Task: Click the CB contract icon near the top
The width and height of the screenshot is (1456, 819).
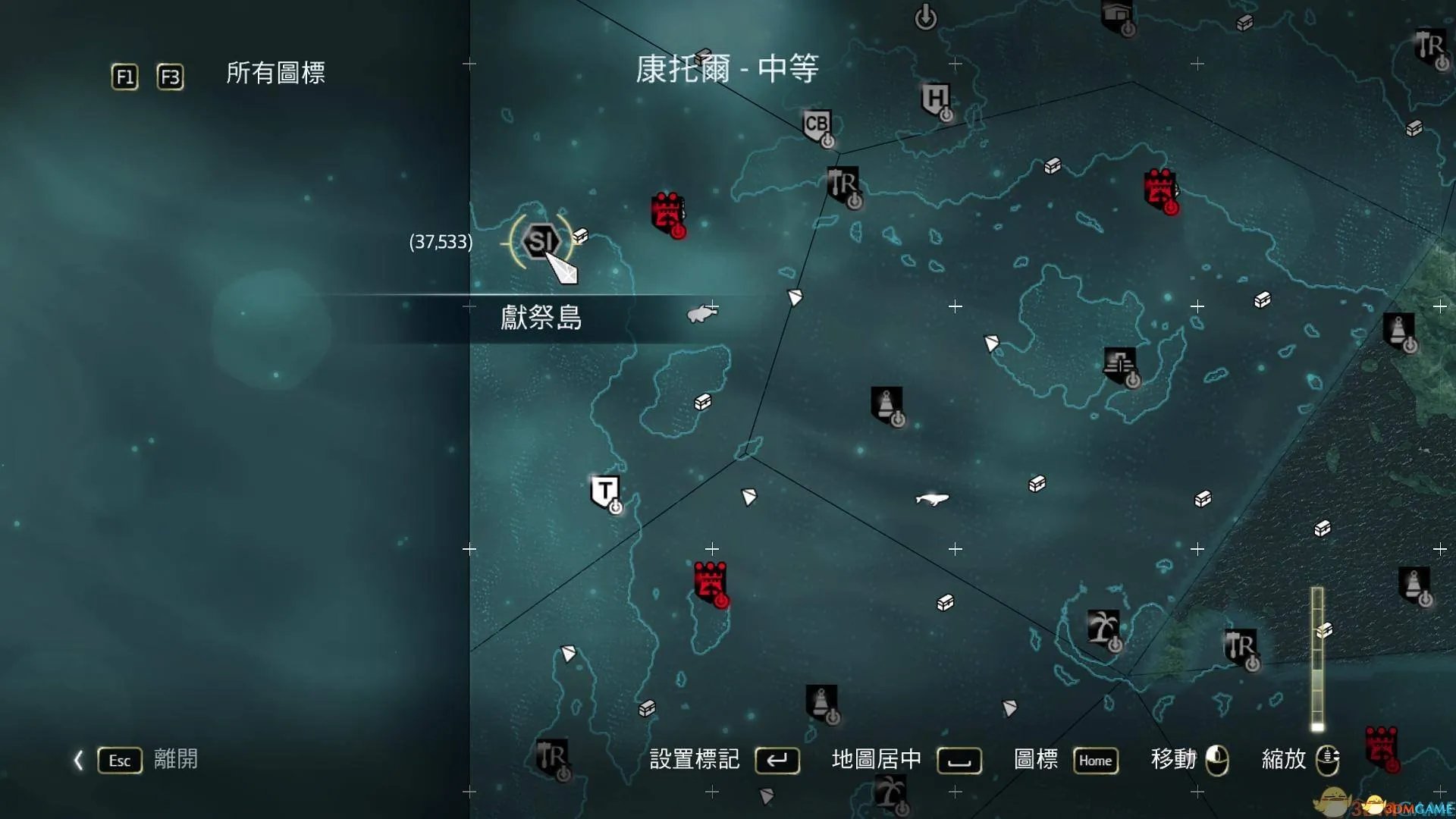Action: point(815,124)
